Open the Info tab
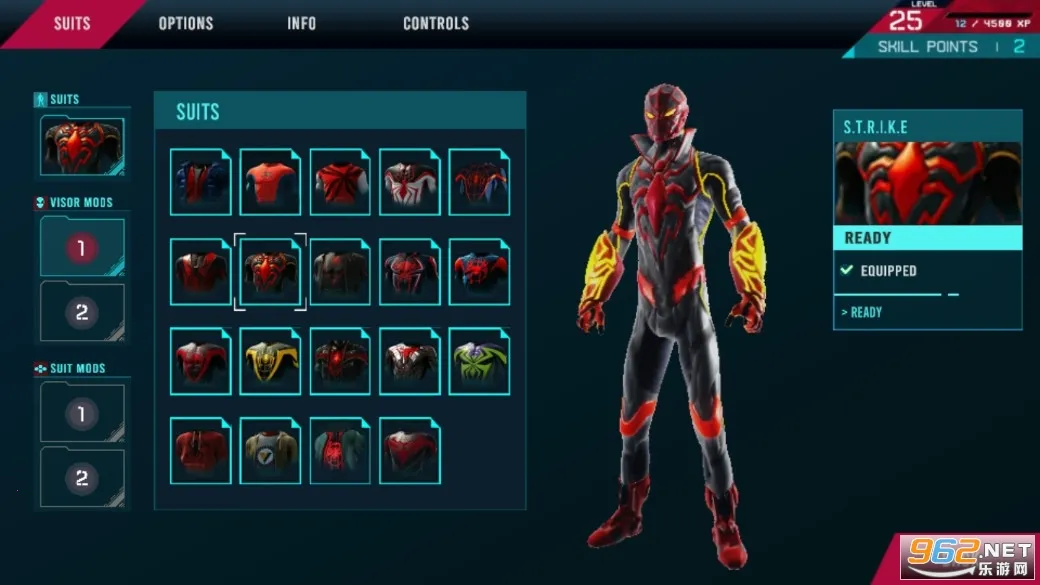Viewport: 1040px width, 585px height. [x=301, y=23]
